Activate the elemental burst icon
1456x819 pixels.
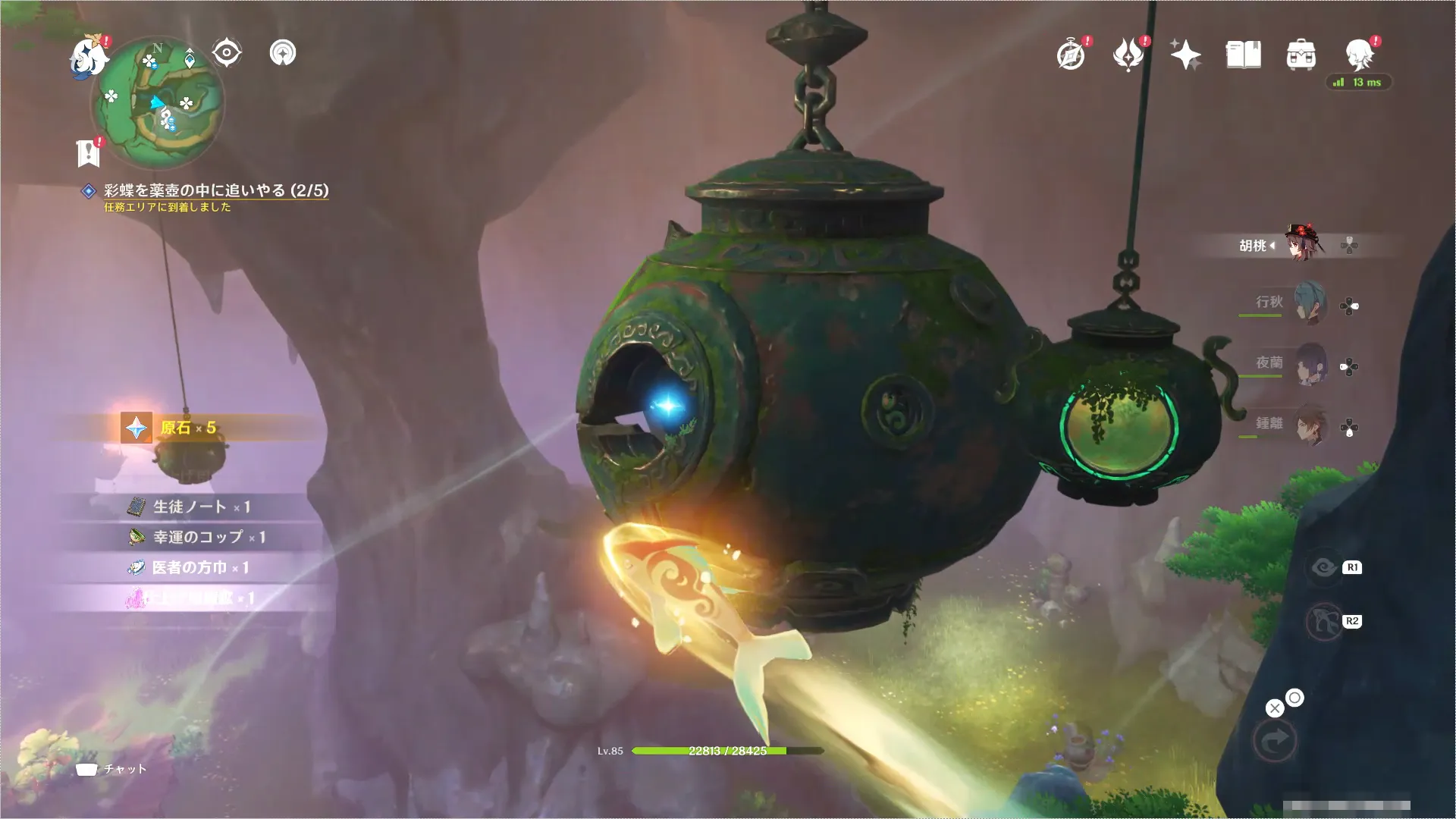(1325, 622)
